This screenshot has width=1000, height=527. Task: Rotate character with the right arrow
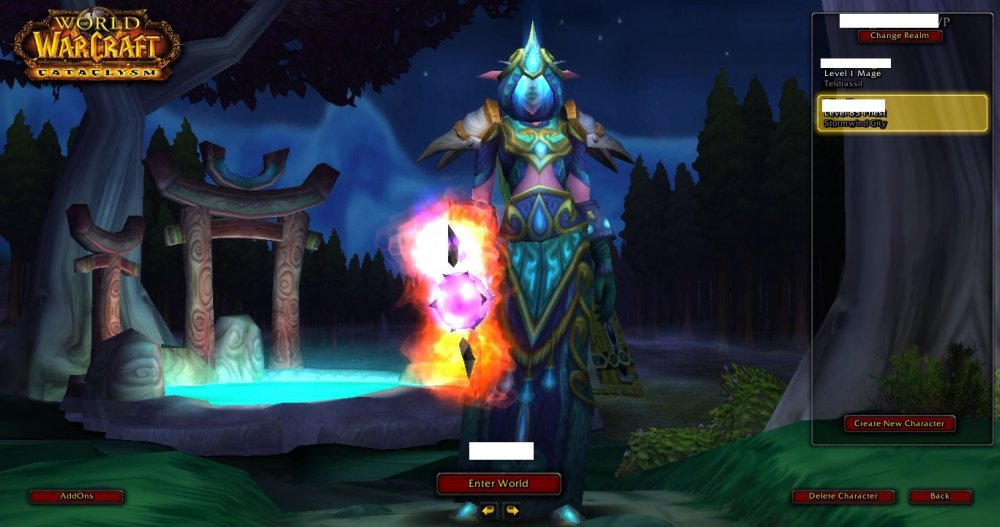tap(512, 510)
